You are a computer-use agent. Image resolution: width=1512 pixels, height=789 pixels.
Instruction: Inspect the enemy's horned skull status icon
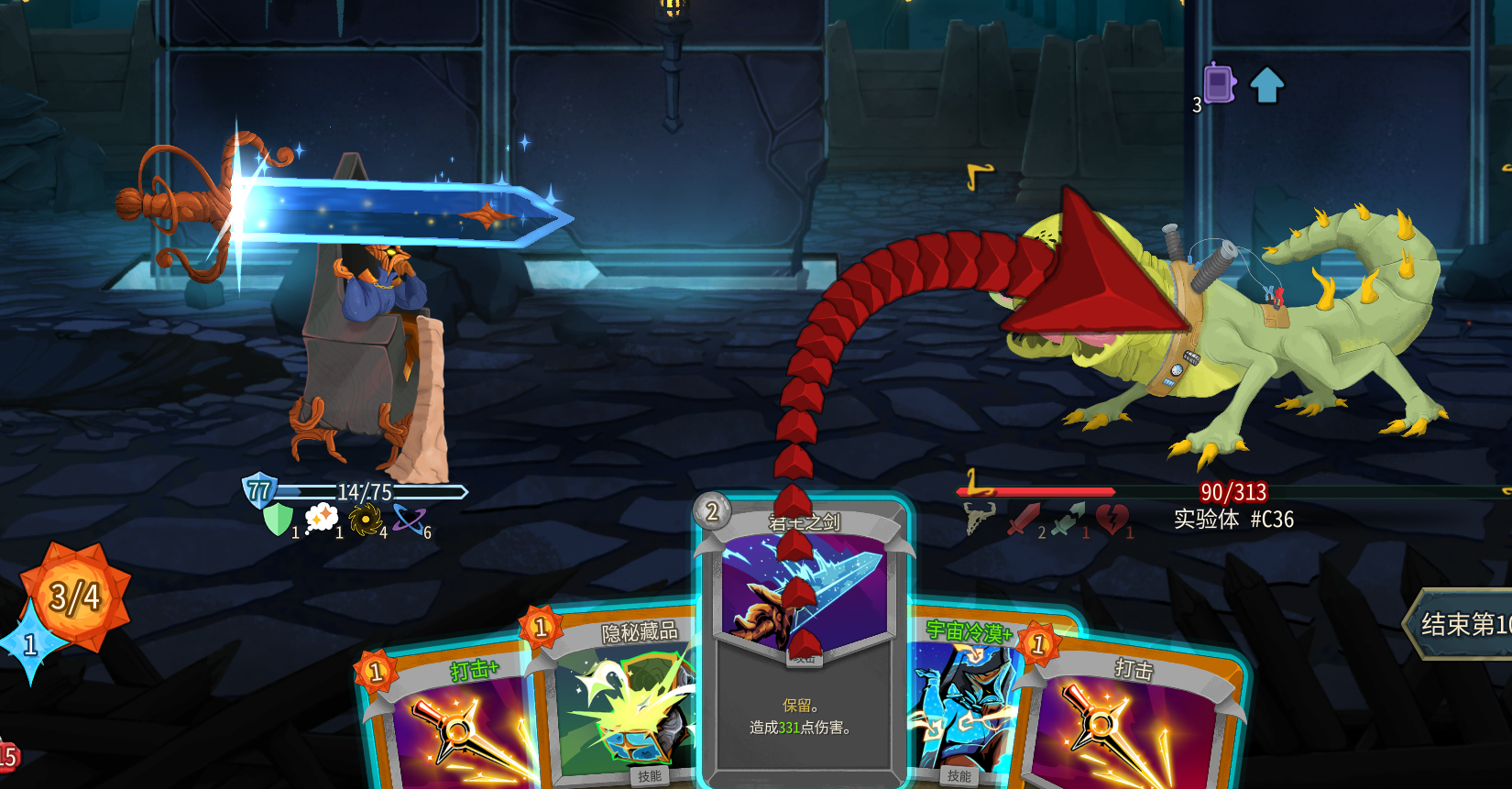pyautogui.click(x=980, y=519)
